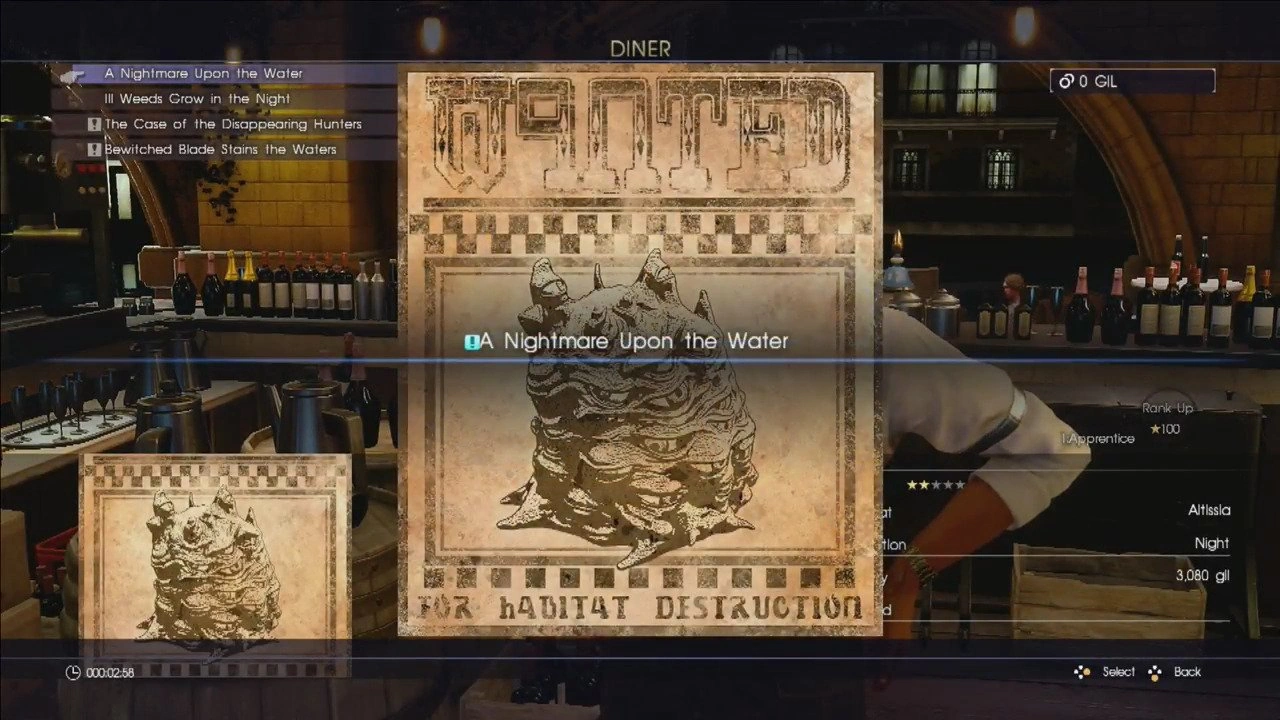Choose 'Bewitched Blade Stains the Waters' hunt
Screen dimensions: 1280x720
point(221,148)
